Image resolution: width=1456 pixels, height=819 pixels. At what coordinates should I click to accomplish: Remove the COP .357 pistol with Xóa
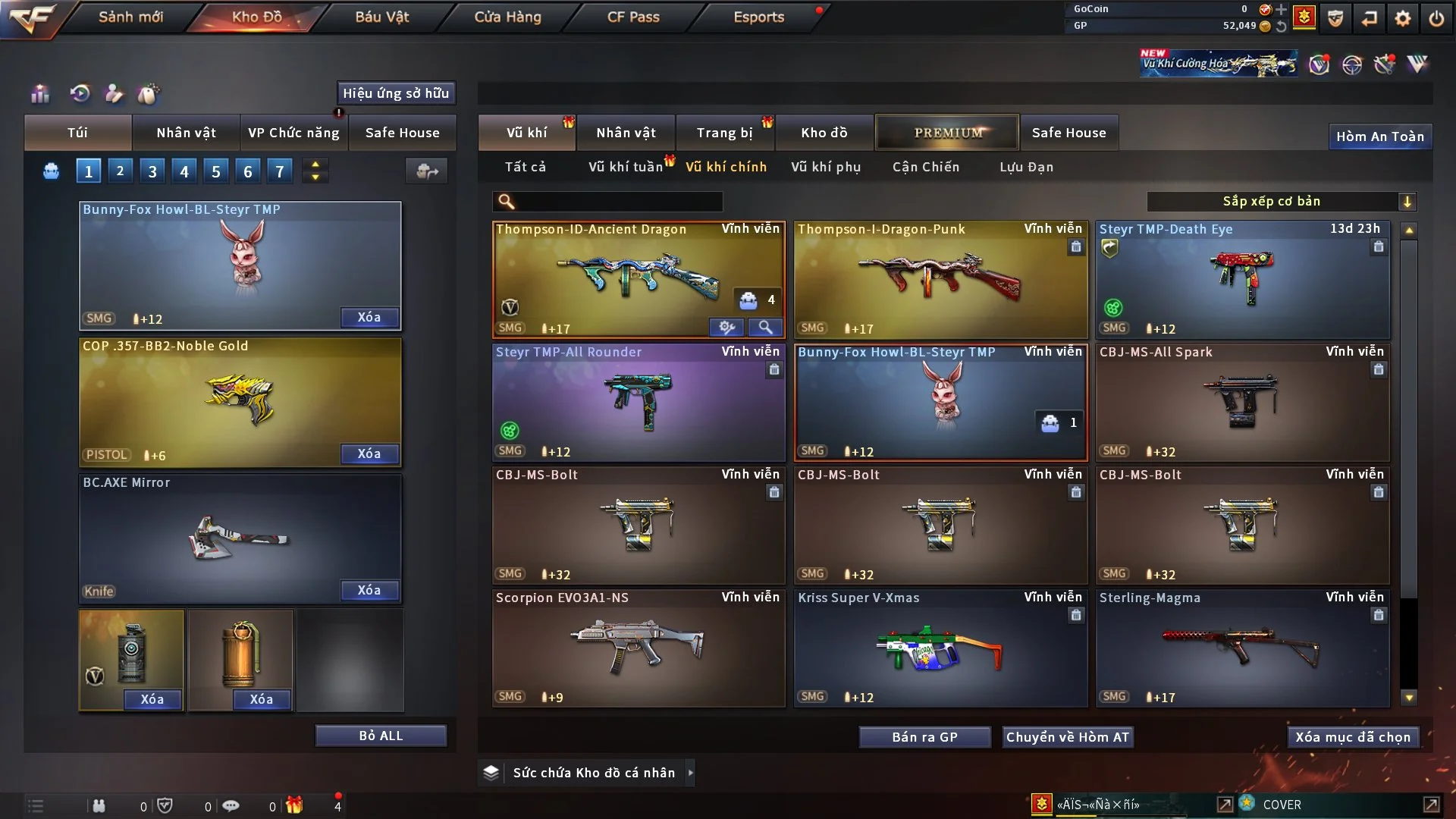click(x=369, y=453)
